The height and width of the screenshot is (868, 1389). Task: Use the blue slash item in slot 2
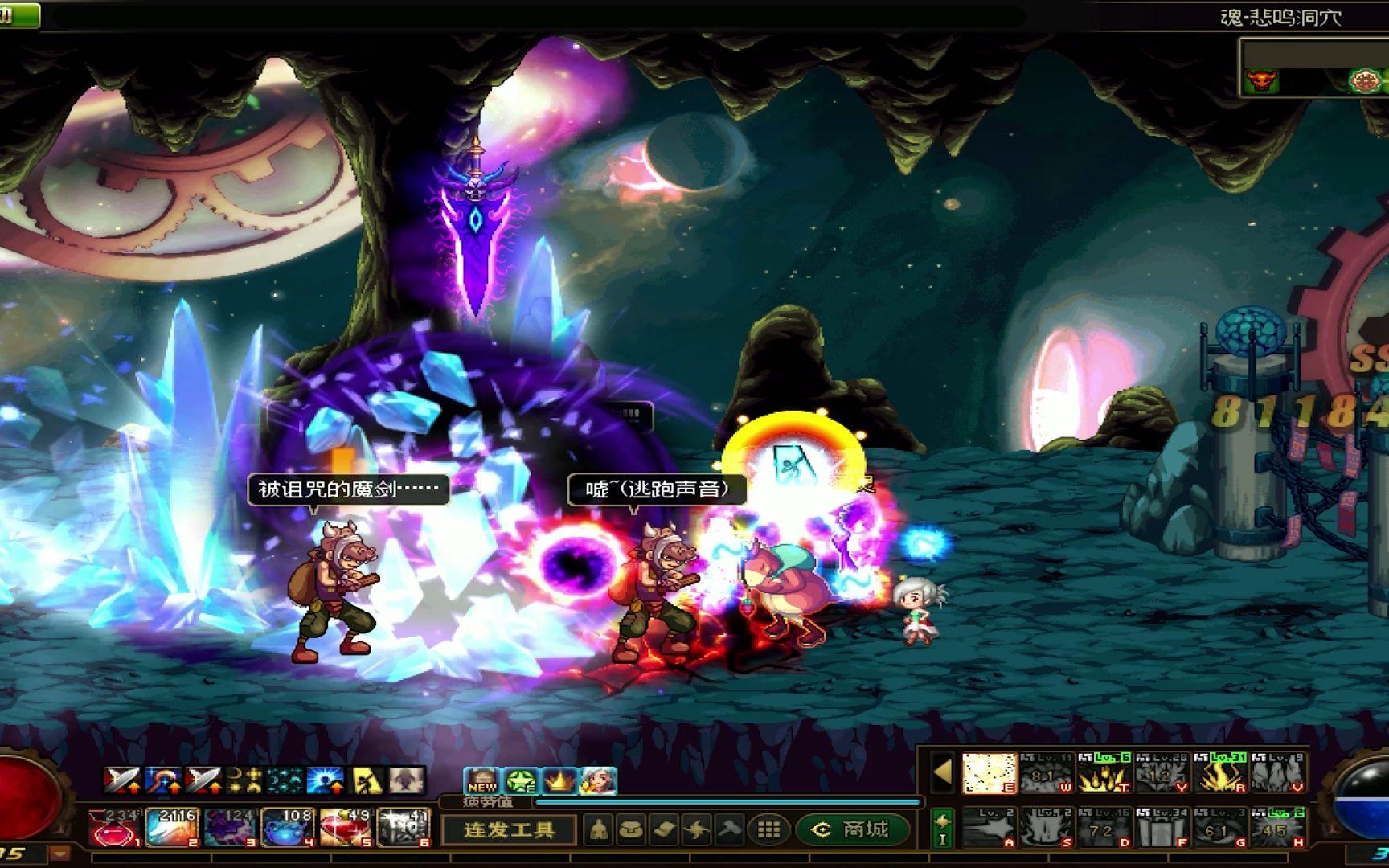click(173, 828)
